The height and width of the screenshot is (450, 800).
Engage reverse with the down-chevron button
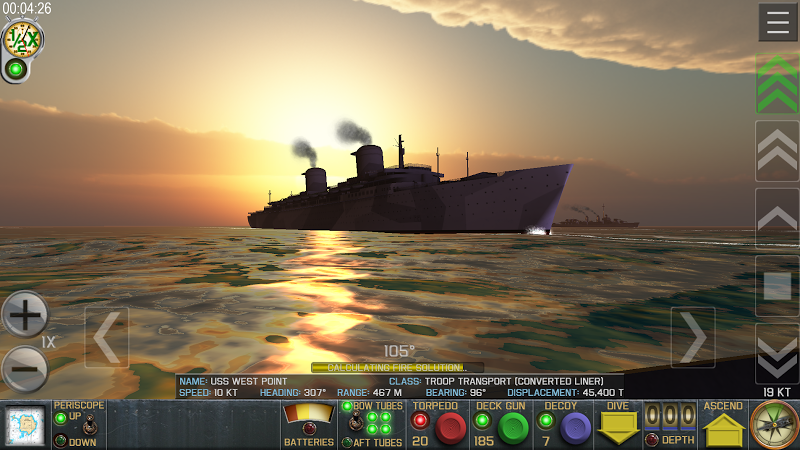pos(777,353)
